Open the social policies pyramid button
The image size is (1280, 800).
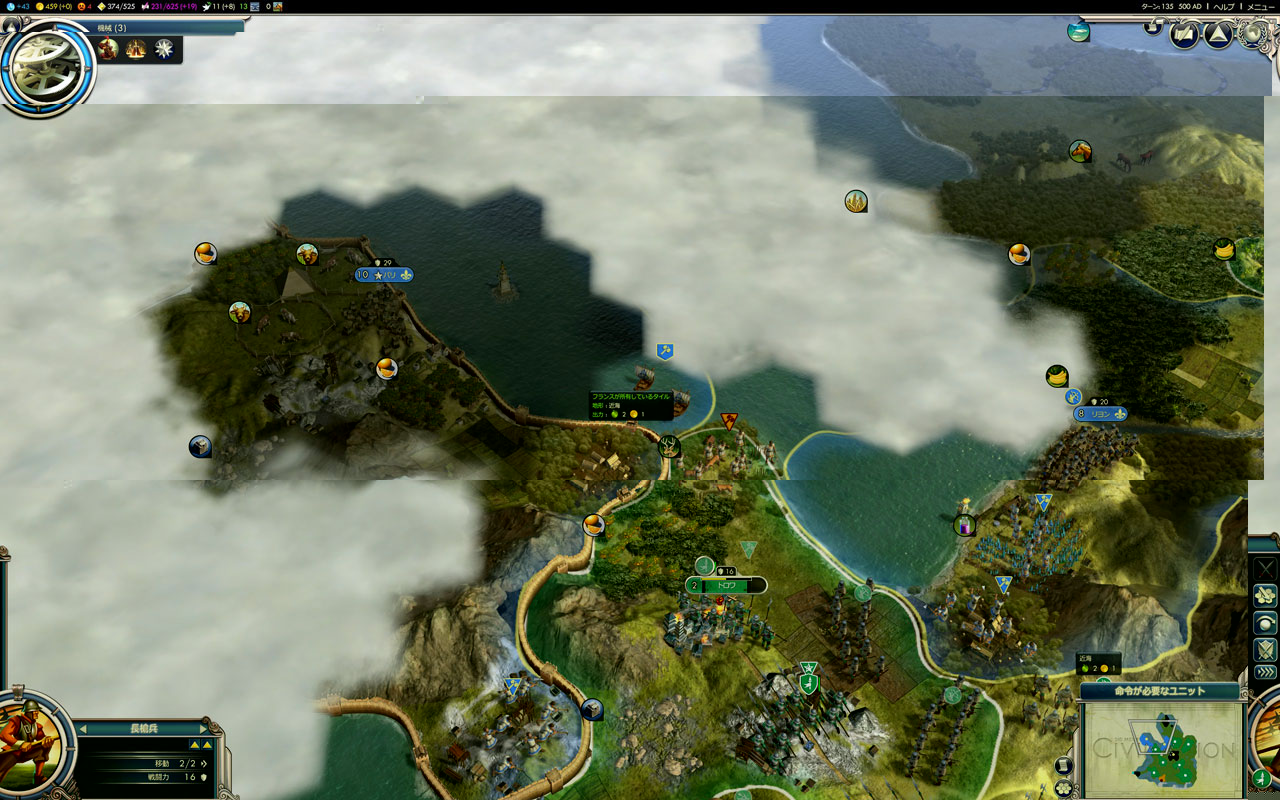1217,35
